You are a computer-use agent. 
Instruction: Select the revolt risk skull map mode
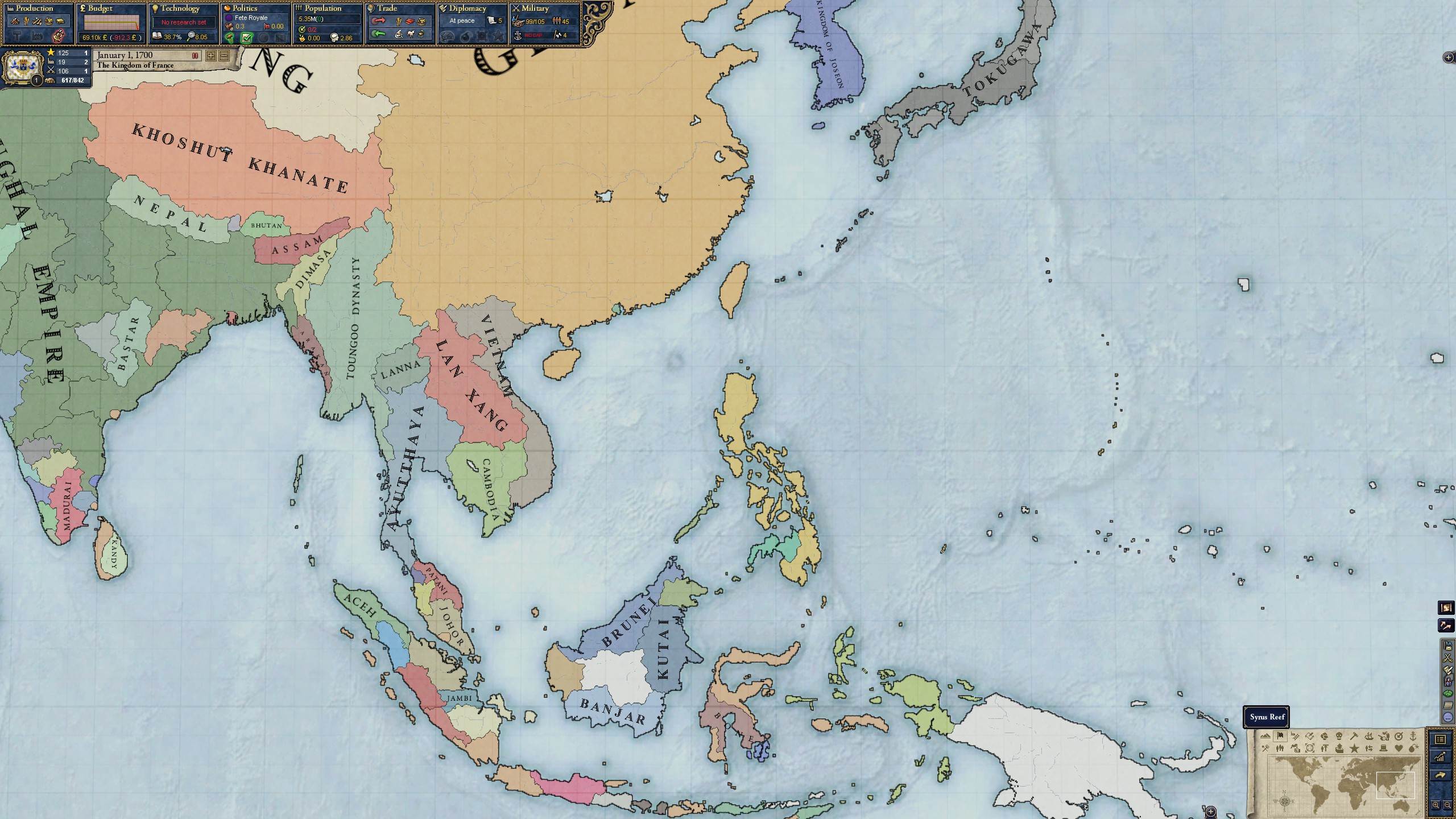[1339, 737]
